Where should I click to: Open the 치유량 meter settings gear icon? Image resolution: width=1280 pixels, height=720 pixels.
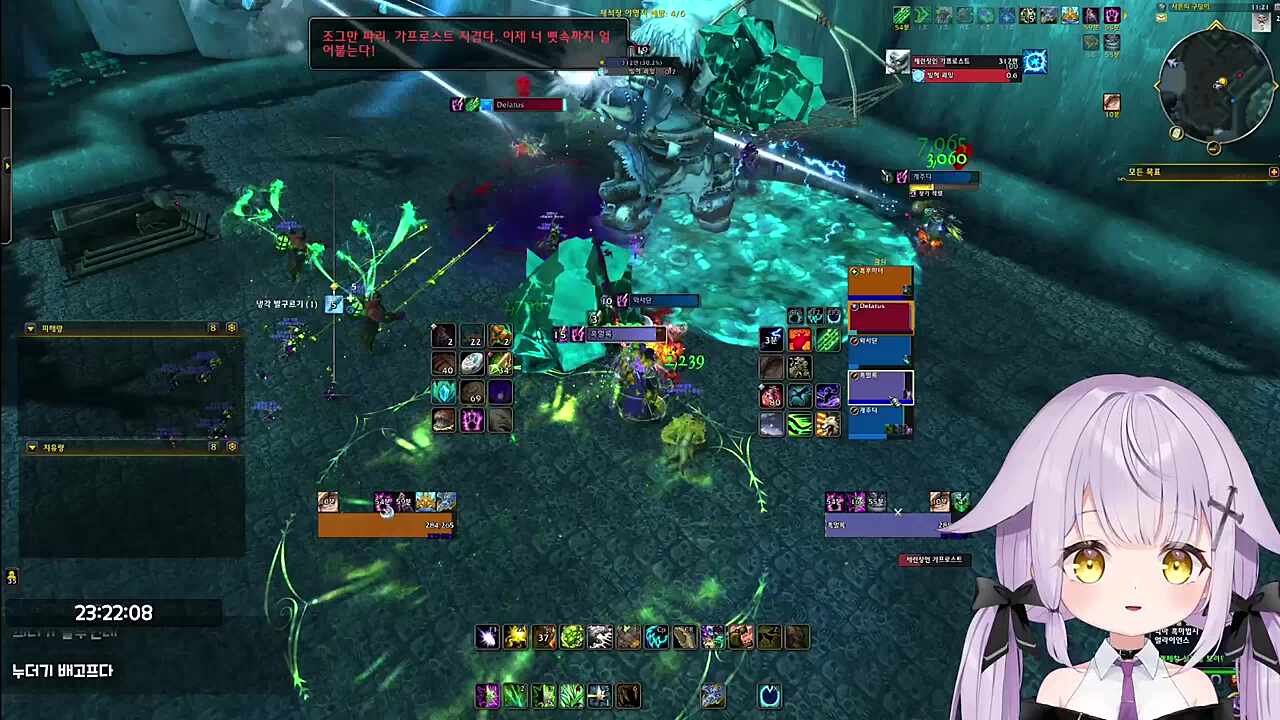(231, 448)
